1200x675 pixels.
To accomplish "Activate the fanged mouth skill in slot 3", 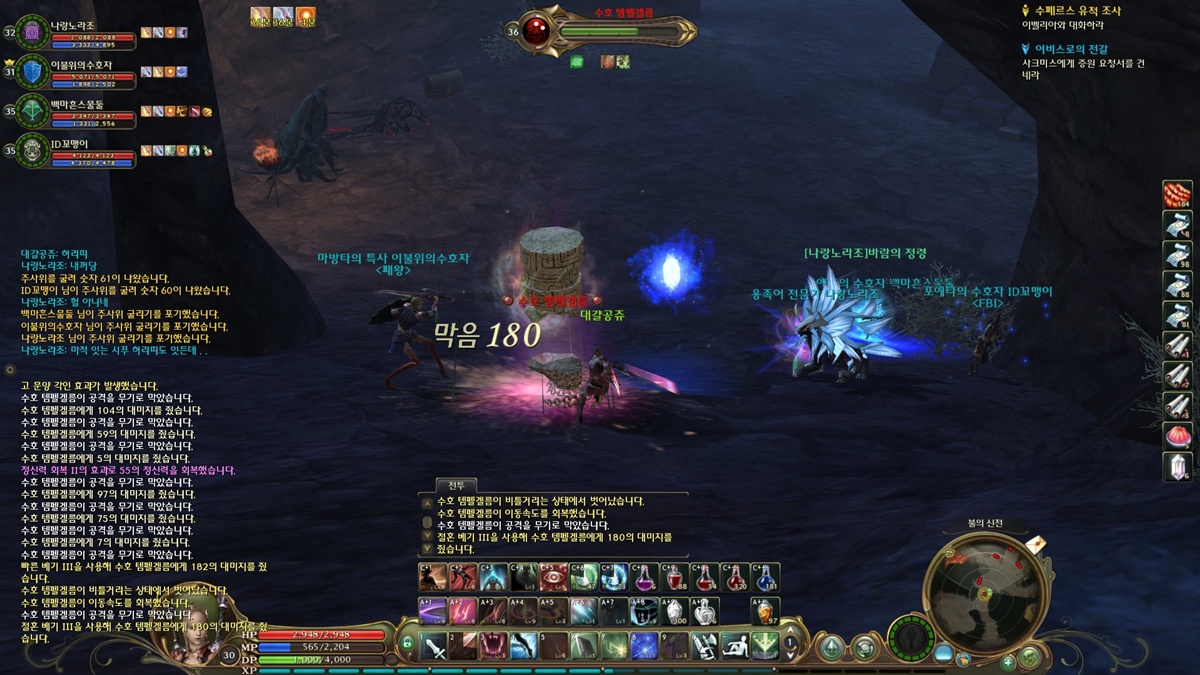I will 493,646.
